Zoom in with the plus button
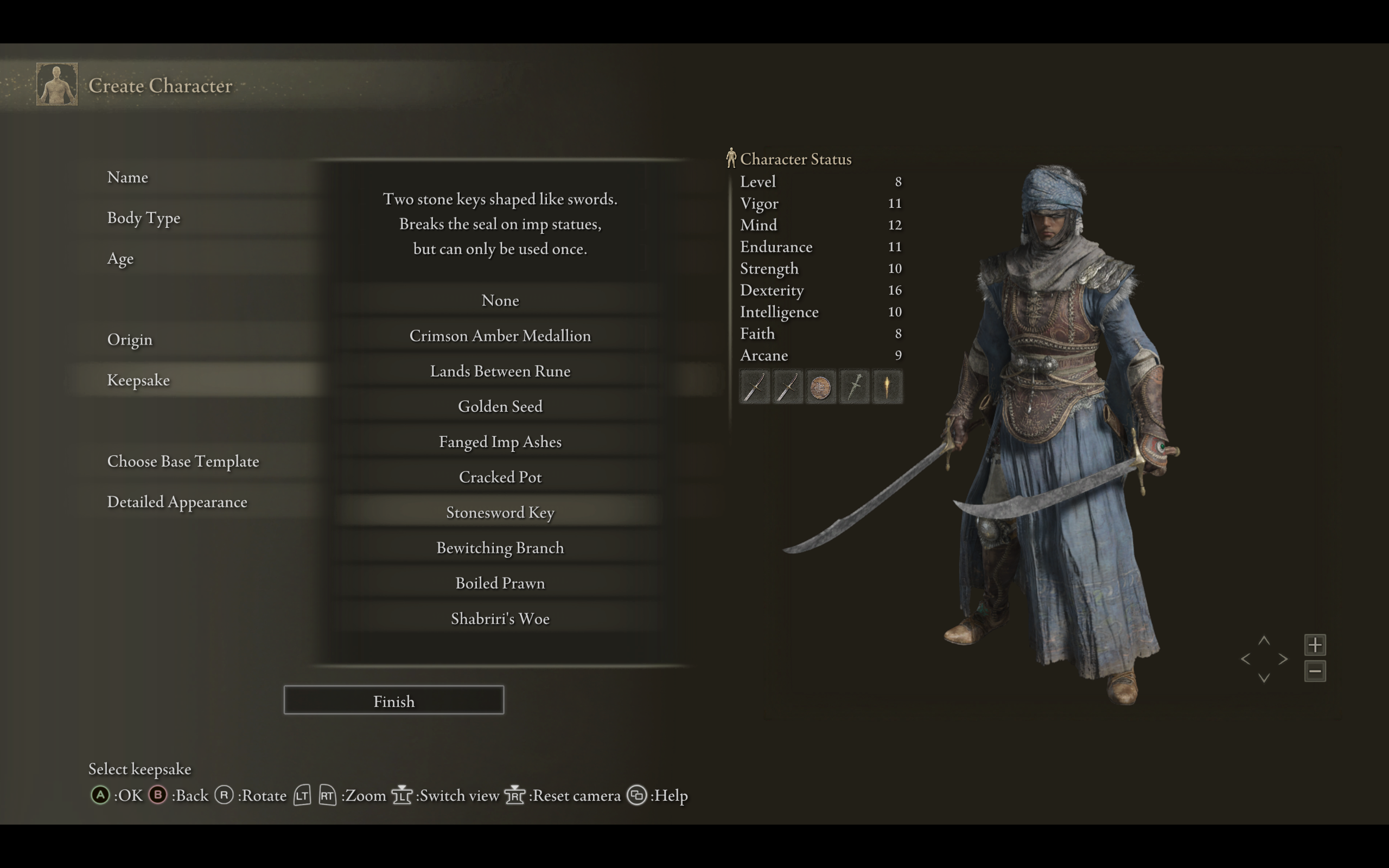The image size is (1389, 868). click(1315, 644)
